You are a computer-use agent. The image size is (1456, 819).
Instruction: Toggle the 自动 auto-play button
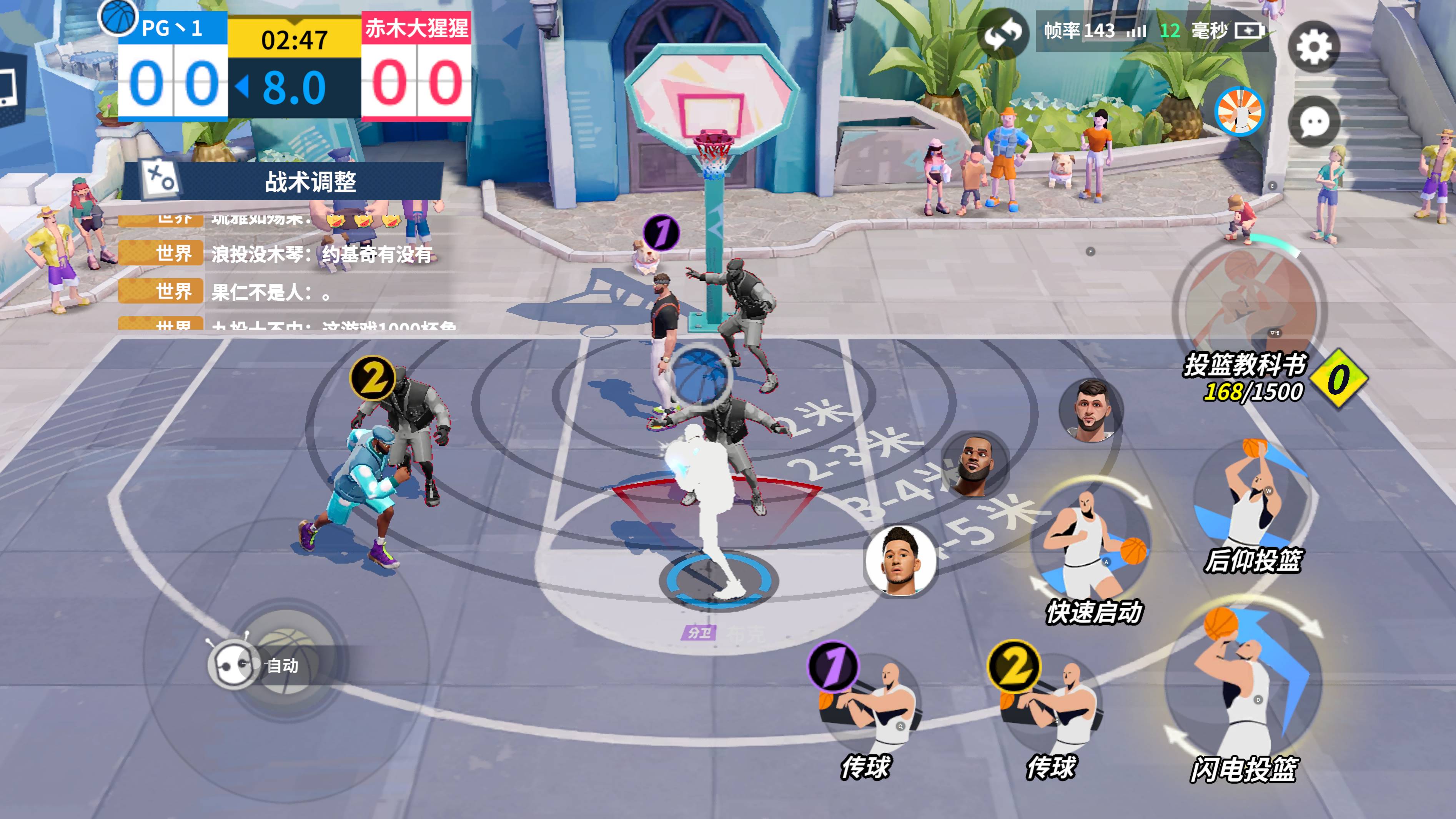[x=255, y=665]
